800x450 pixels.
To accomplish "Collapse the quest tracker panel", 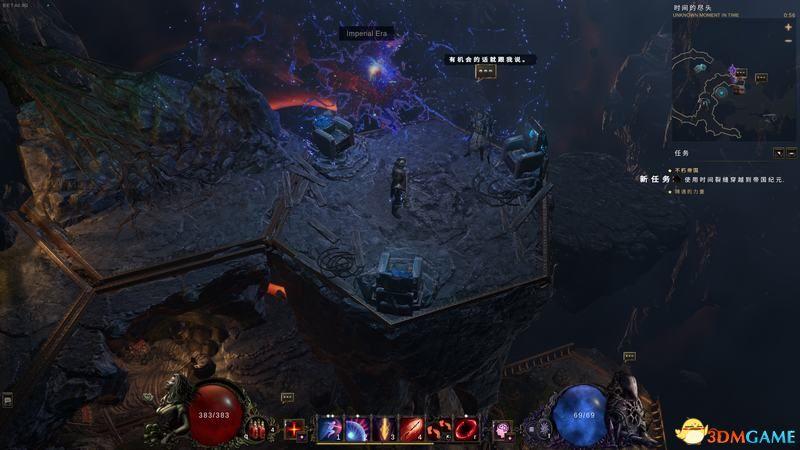I will (791, 154).
